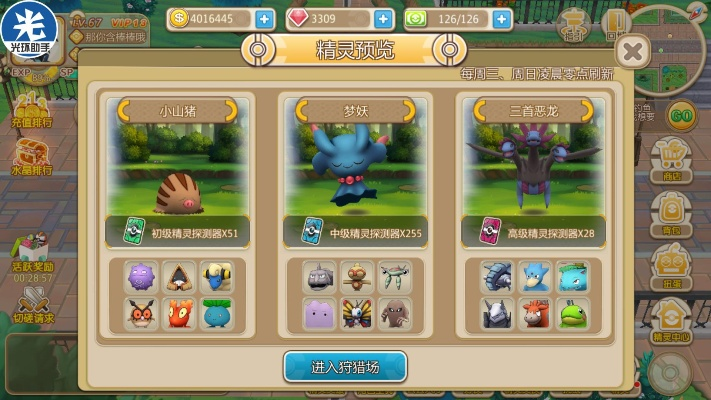Image resolution: width=711 pixels, height=400 pixels.
Task: Close the 精灵预览 preview panel
Action: pos(632,52)
